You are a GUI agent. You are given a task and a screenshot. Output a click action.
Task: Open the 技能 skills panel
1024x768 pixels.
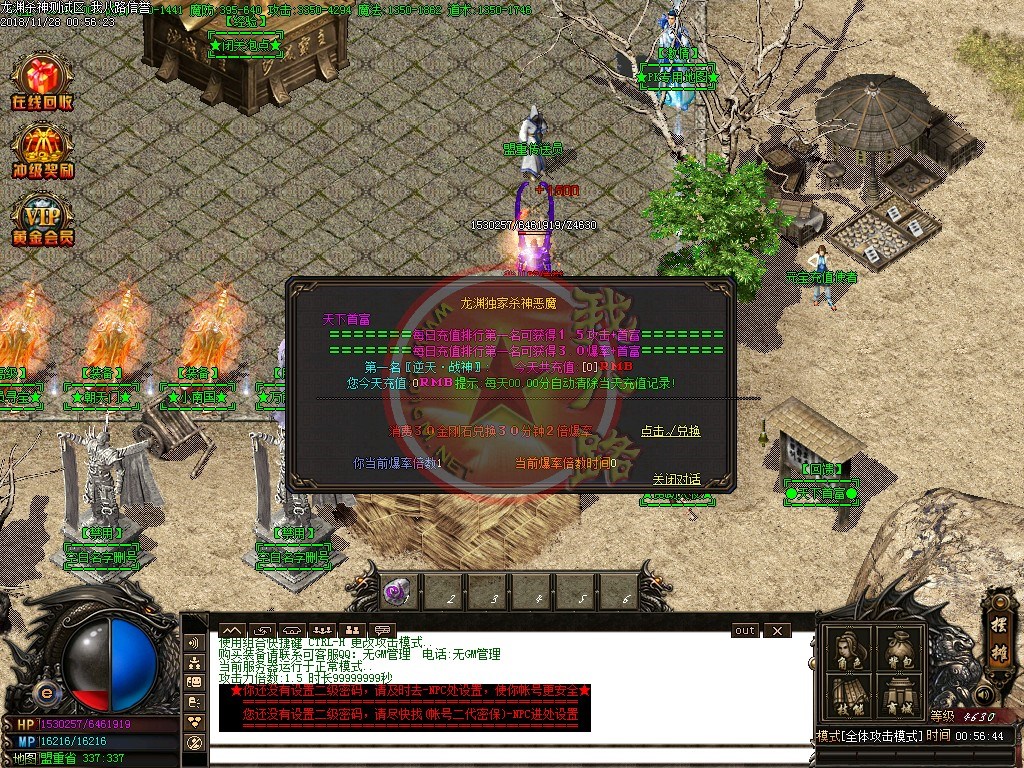point(849,698)
